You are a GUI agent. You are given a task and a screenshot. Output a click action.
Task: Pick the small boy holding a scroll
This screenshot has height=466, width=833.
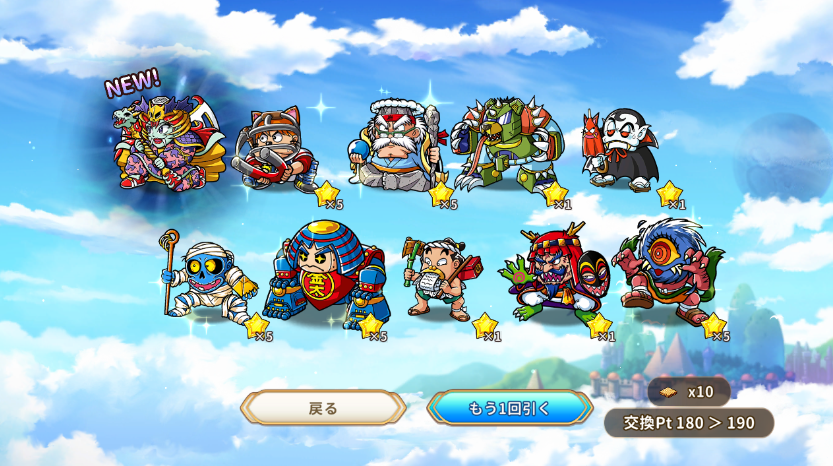click(440, 278)
